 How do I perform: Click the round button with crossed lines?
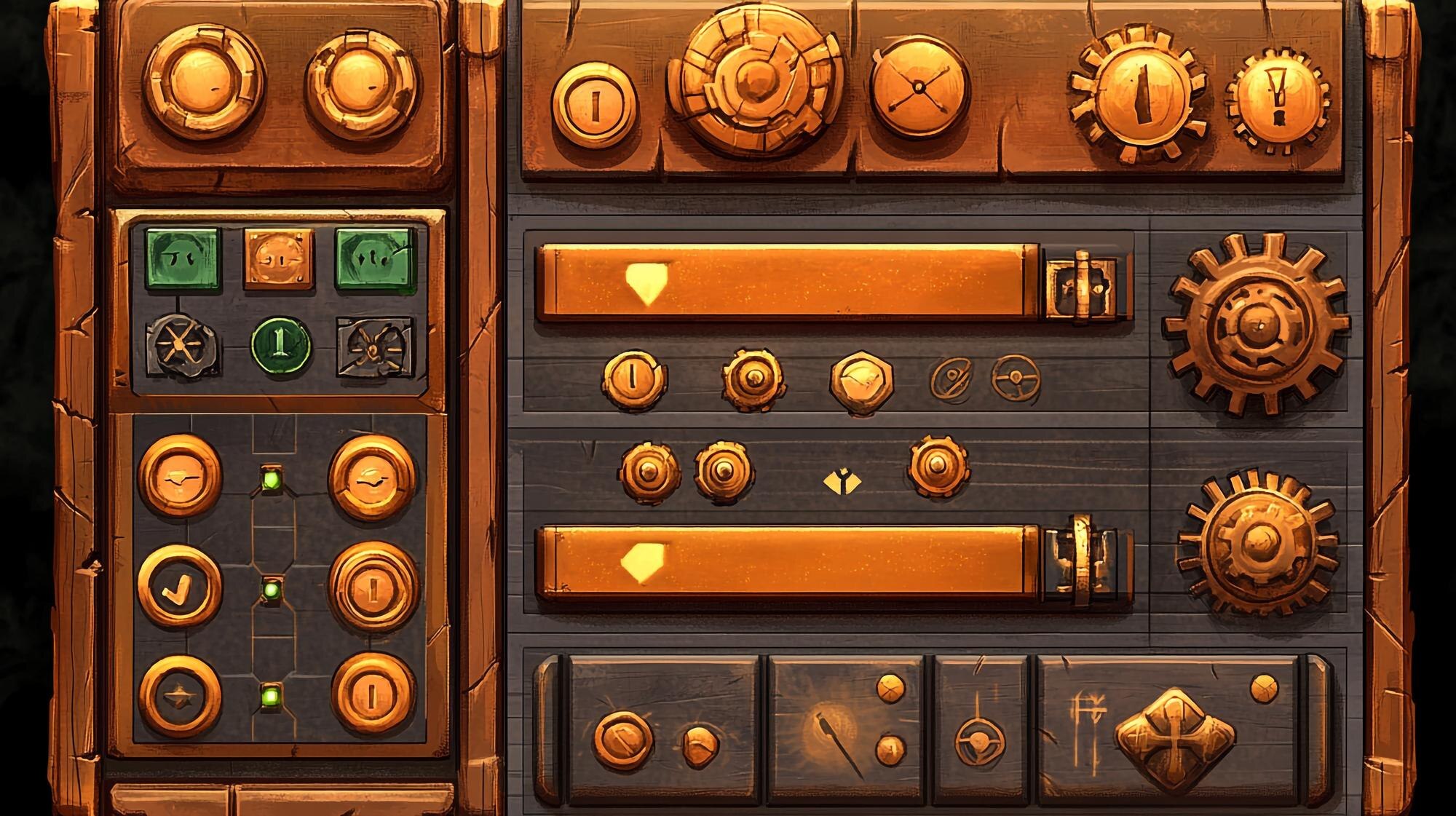[919, 86]
